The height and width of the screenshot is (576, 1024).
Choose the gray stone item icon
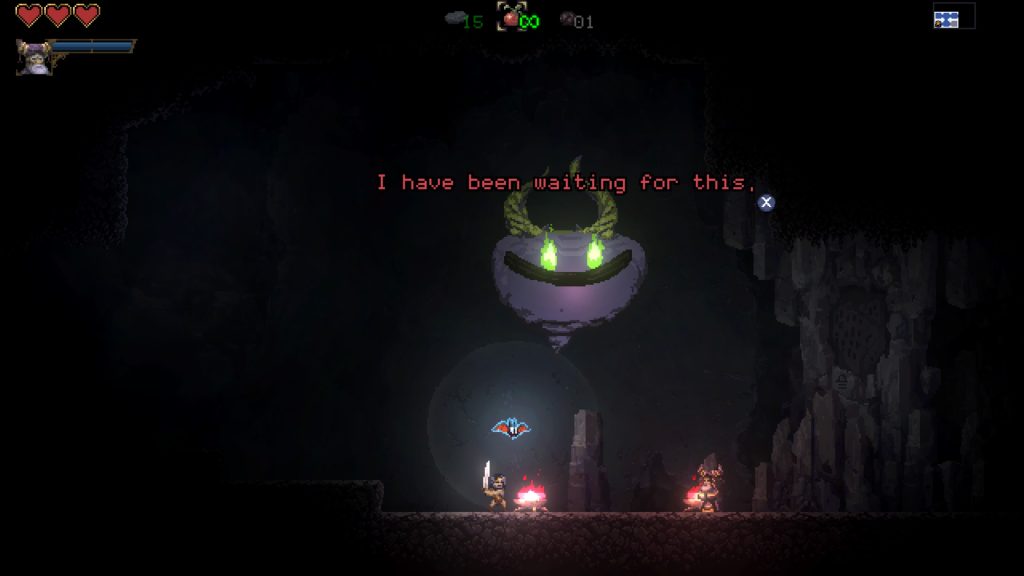(453, 18)
